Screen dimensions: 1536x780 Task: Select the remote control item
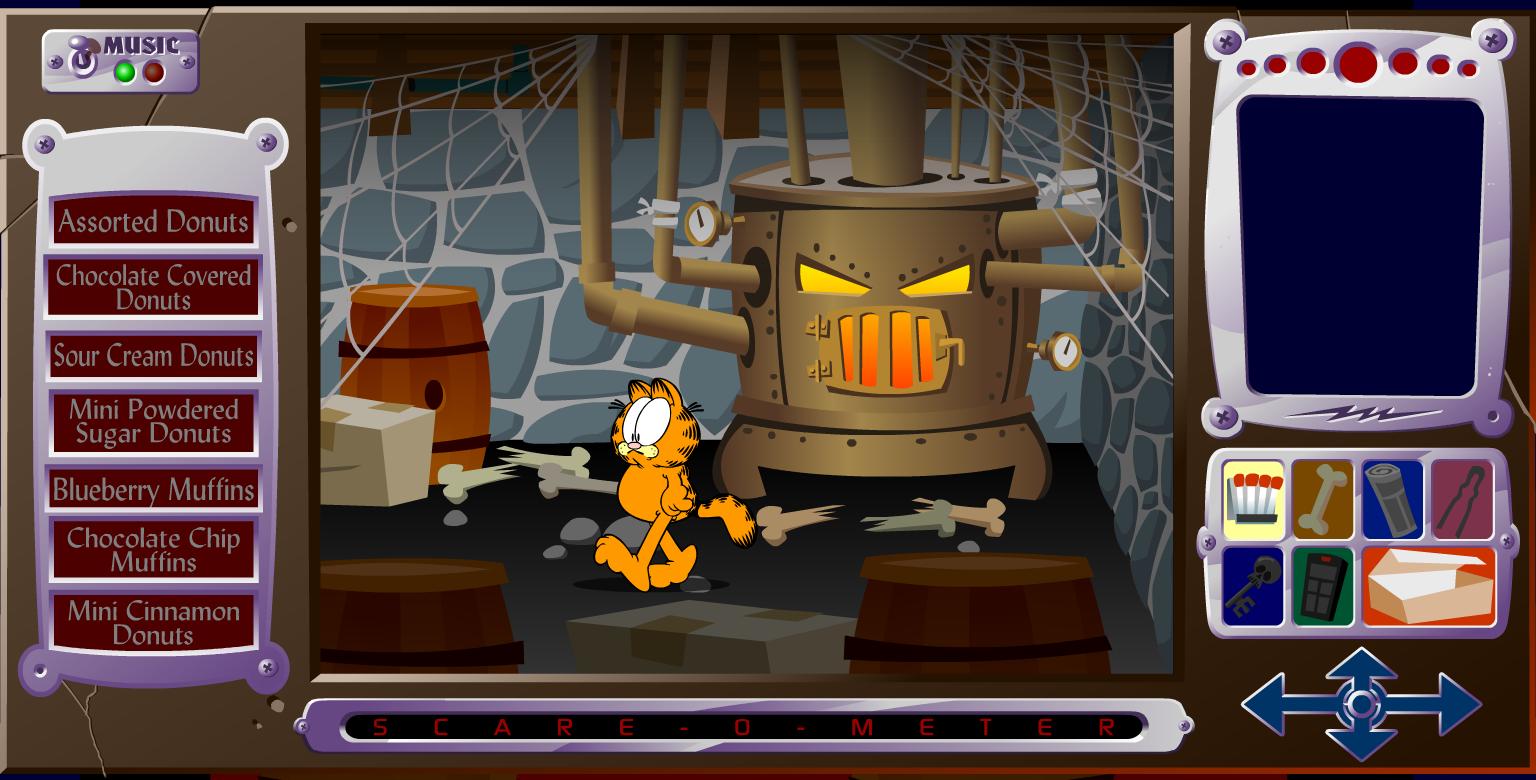[x=1322, y=585]
